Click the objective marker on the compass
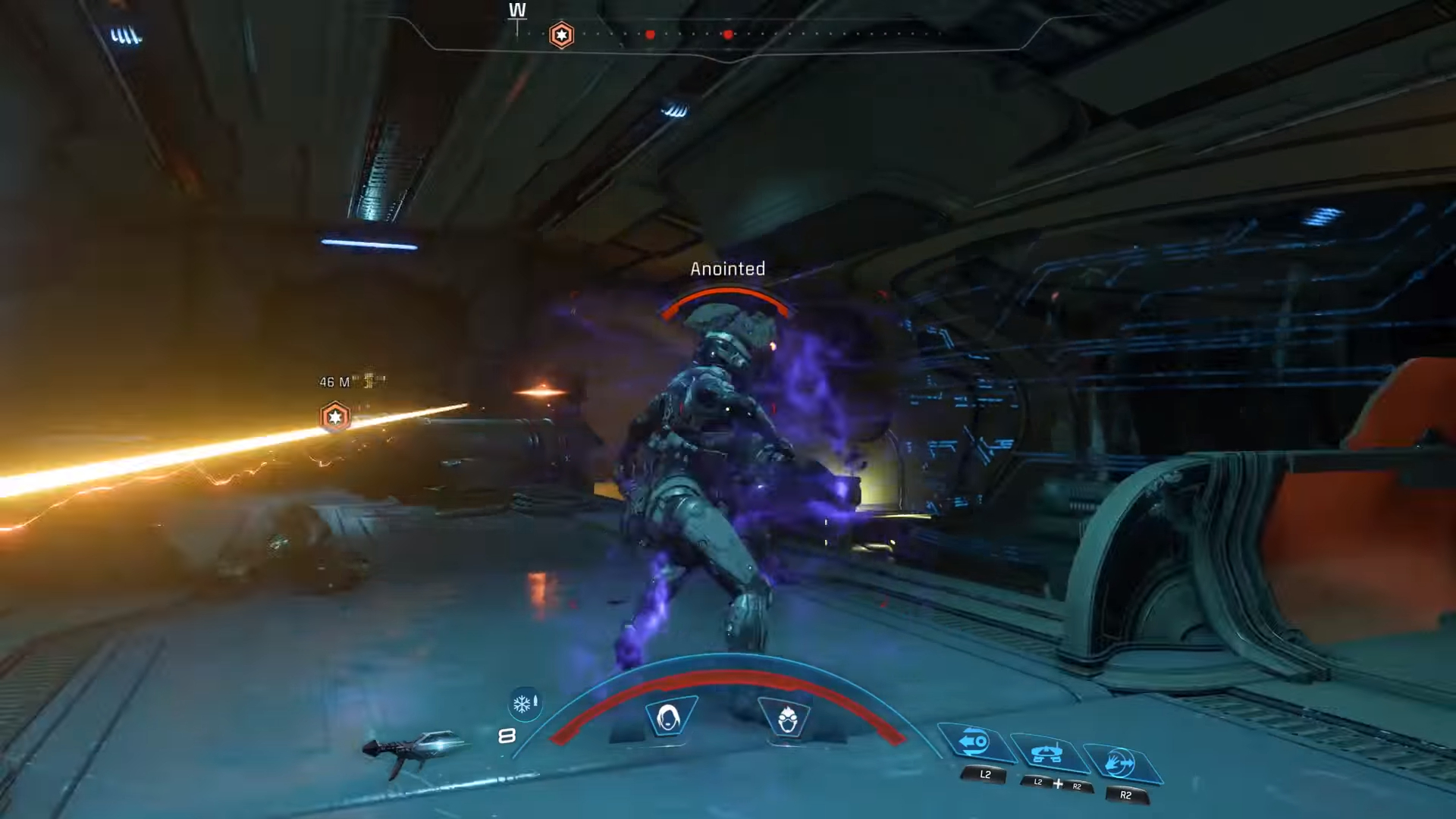 click(x=561, y=35)
